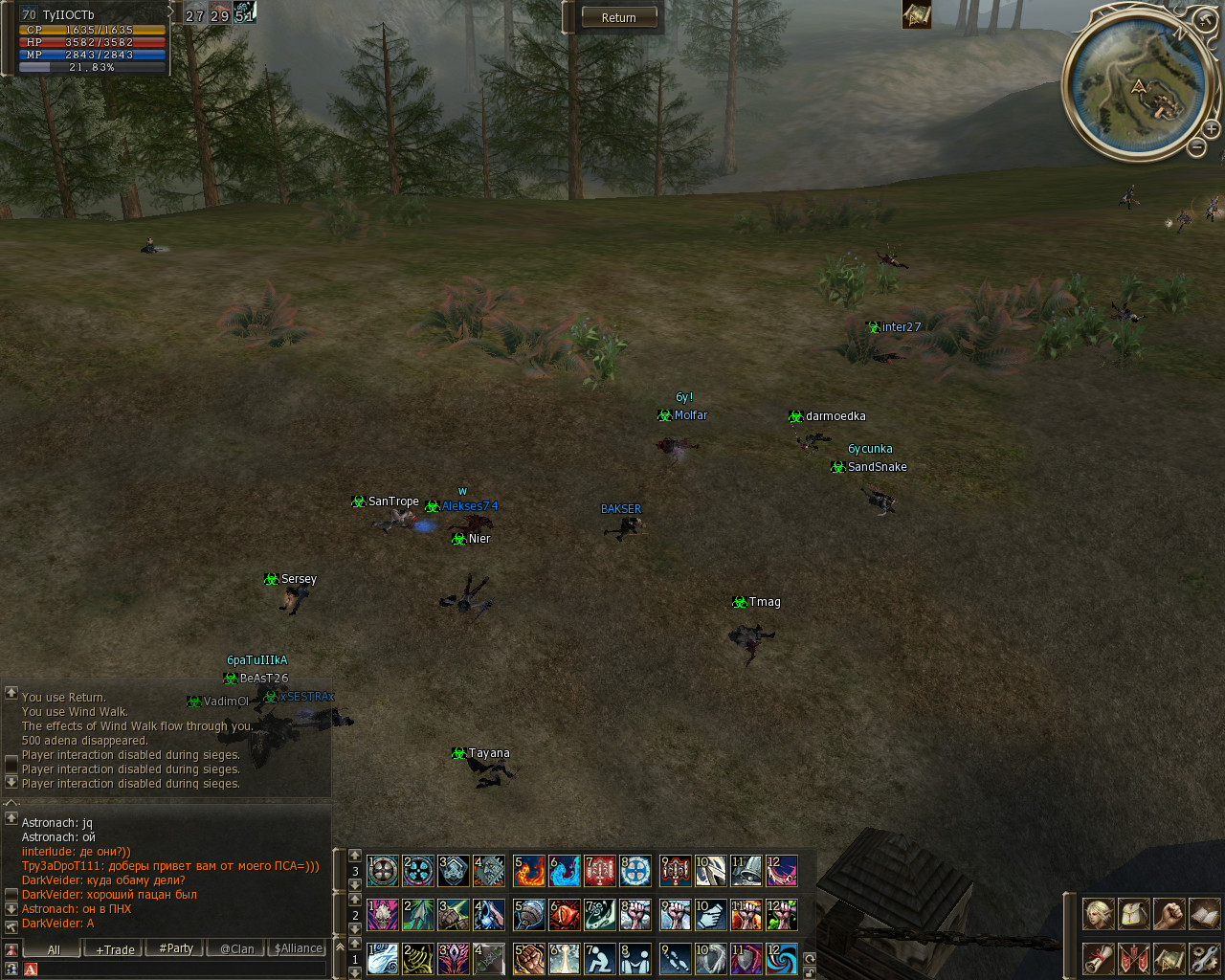Zoom in the minimap with plus
The height and width of the screenshot is (980, 1225).
click(1211, 128)
